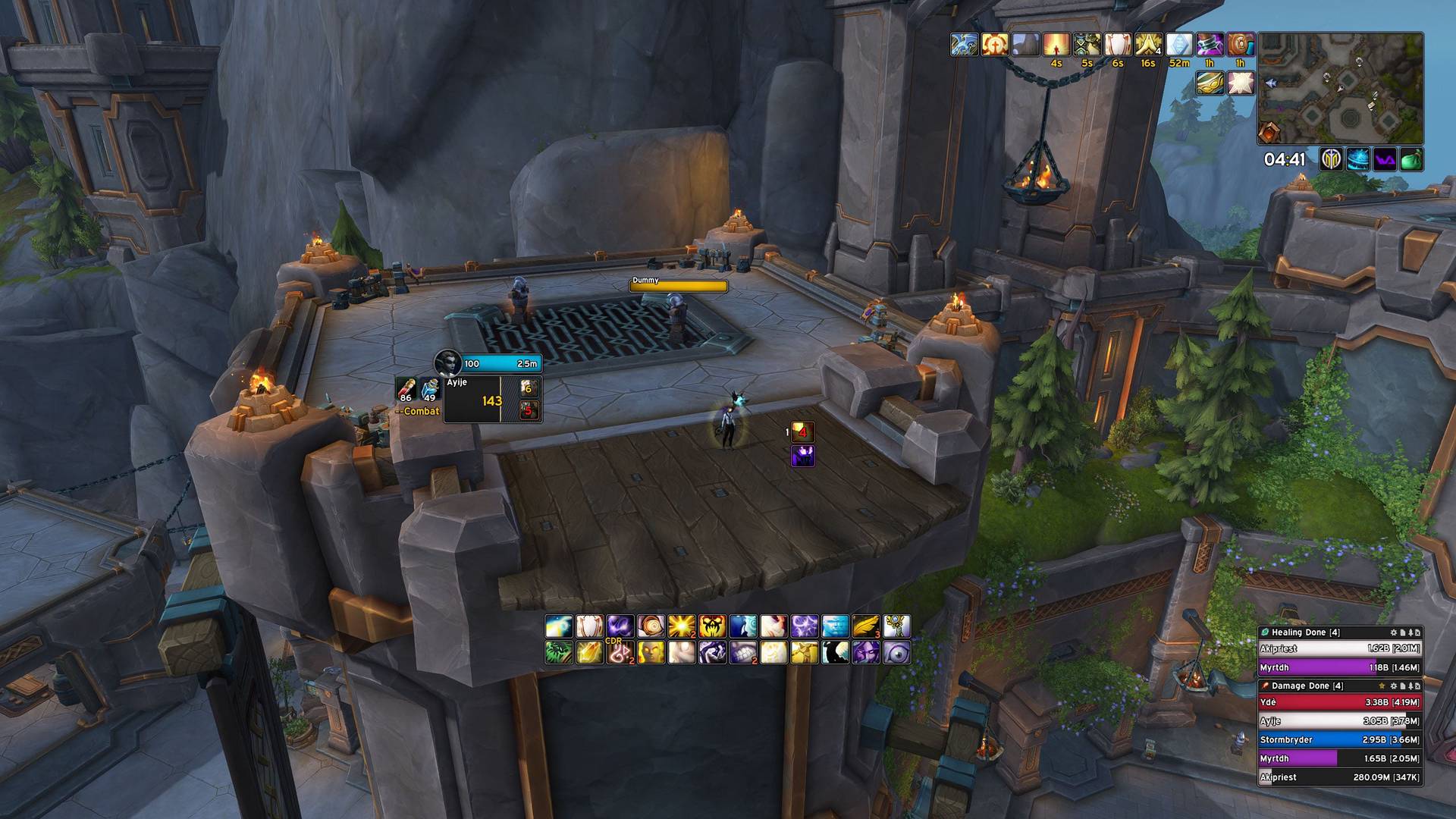Use the grinning teeth ability
This screenshot has height=819, width=1456.
coord(743,652)
